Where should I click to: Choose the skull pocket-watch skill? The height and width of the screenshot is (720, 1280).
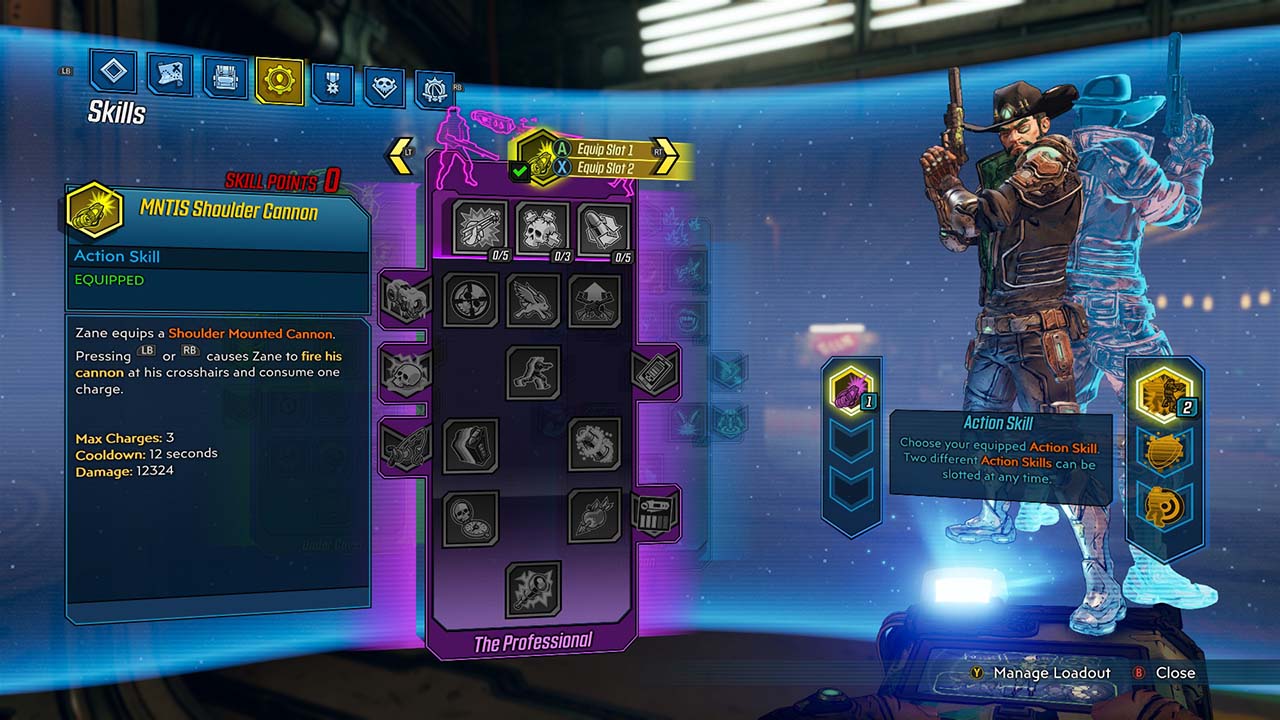(x=470, y=517)
